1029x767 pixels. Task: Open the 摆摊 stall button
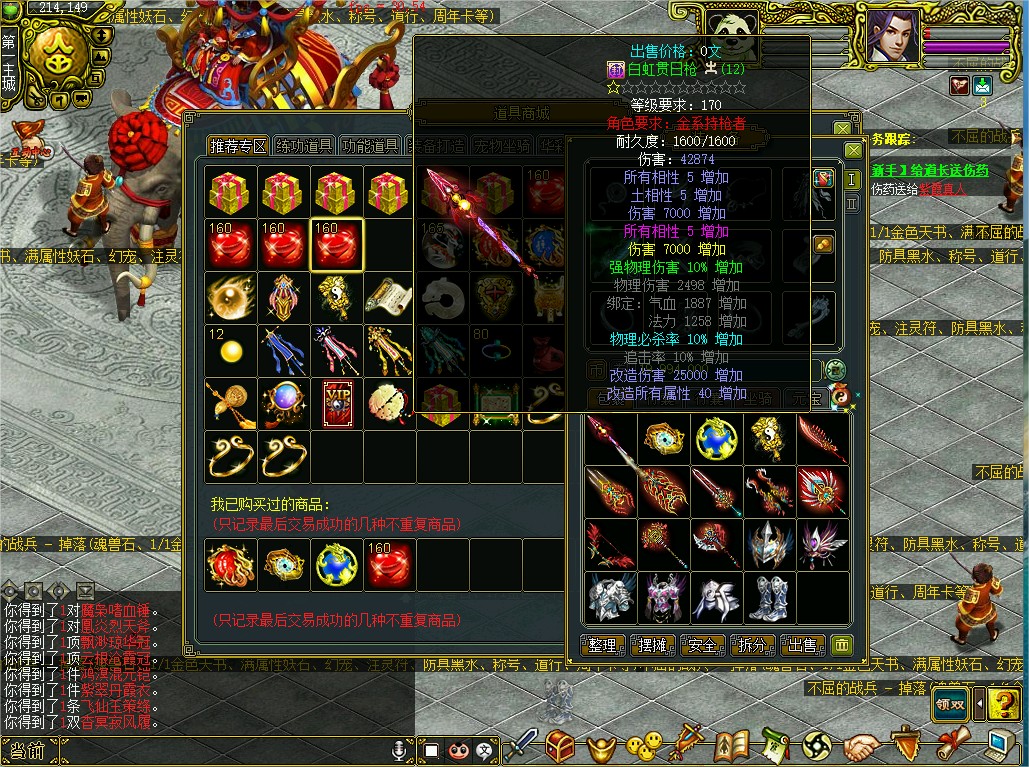click(x=653, y=645)
